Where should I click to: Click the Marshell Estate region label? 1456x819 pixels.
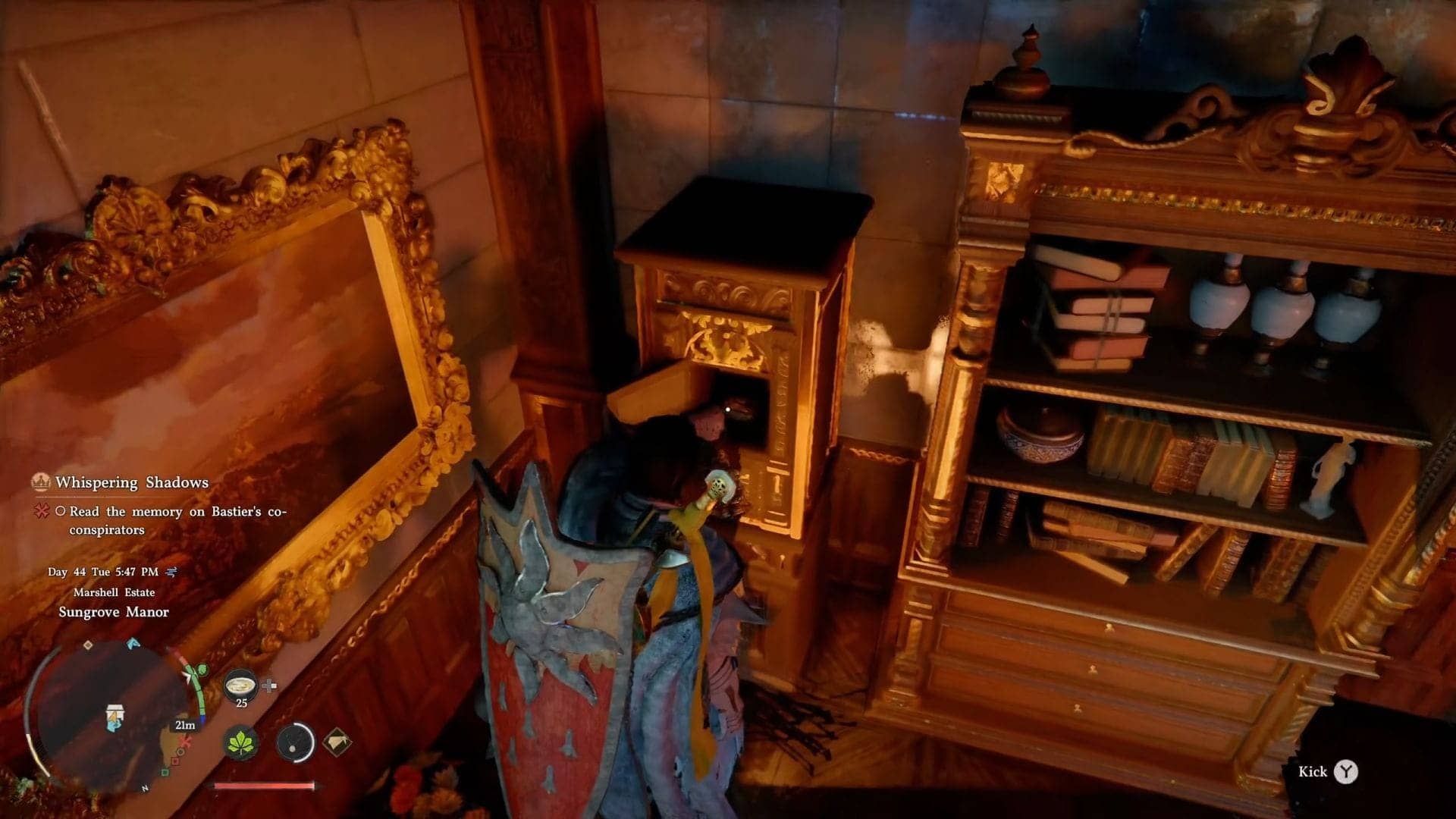click(114, 592)
